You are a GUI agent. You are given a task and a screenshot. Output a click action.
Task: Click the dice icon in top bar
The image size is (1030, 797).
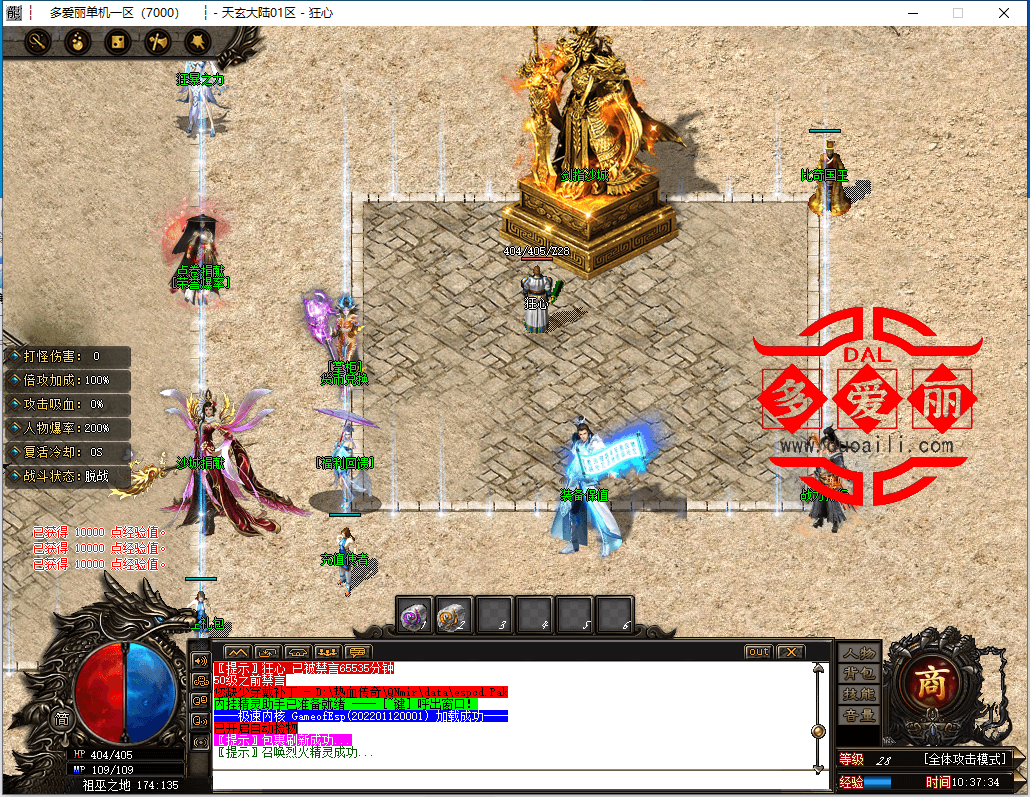point(117,42)
